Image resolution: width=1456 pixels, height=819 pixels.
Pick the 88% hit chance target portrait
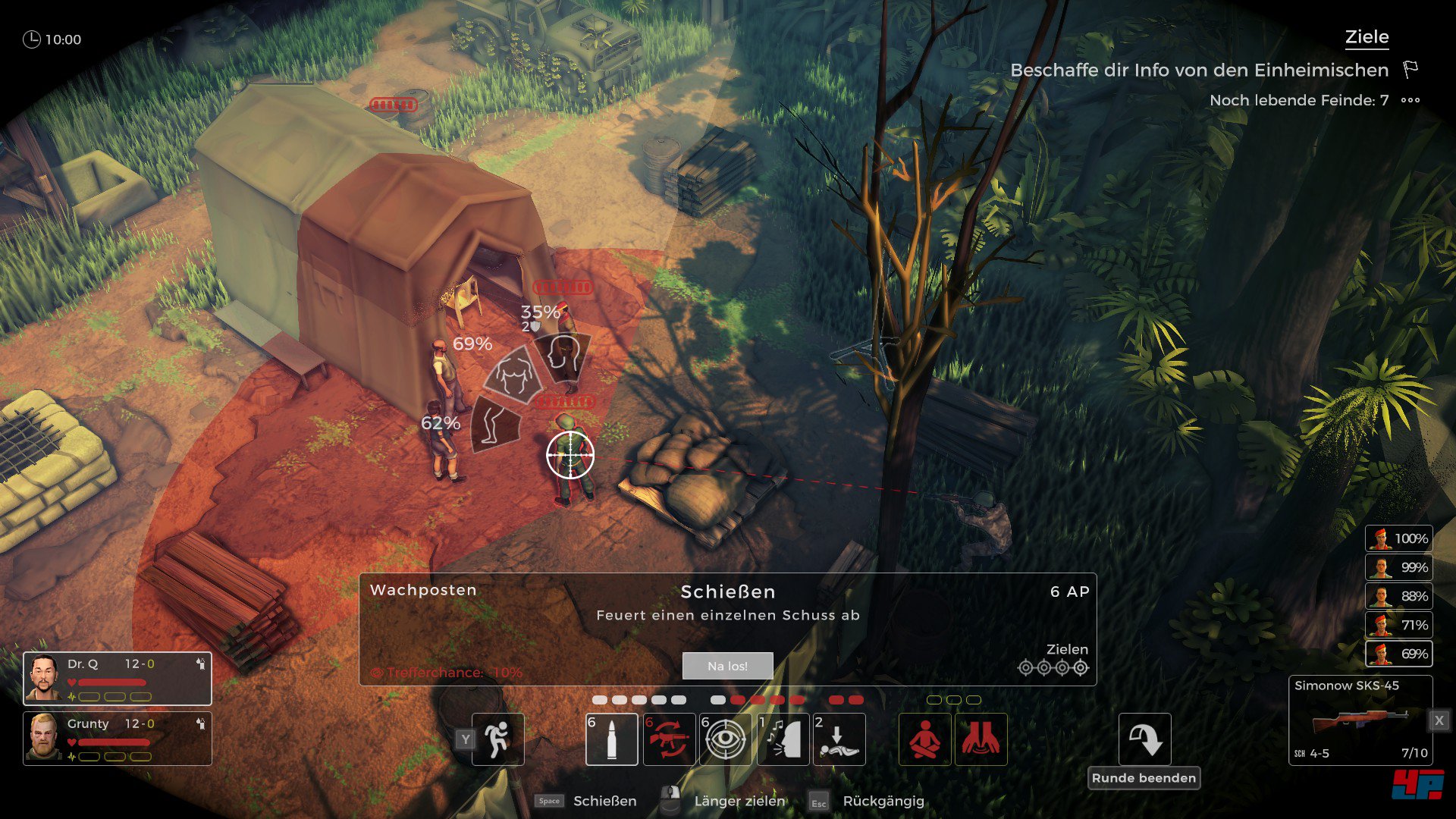click(x=1398, y=596)
